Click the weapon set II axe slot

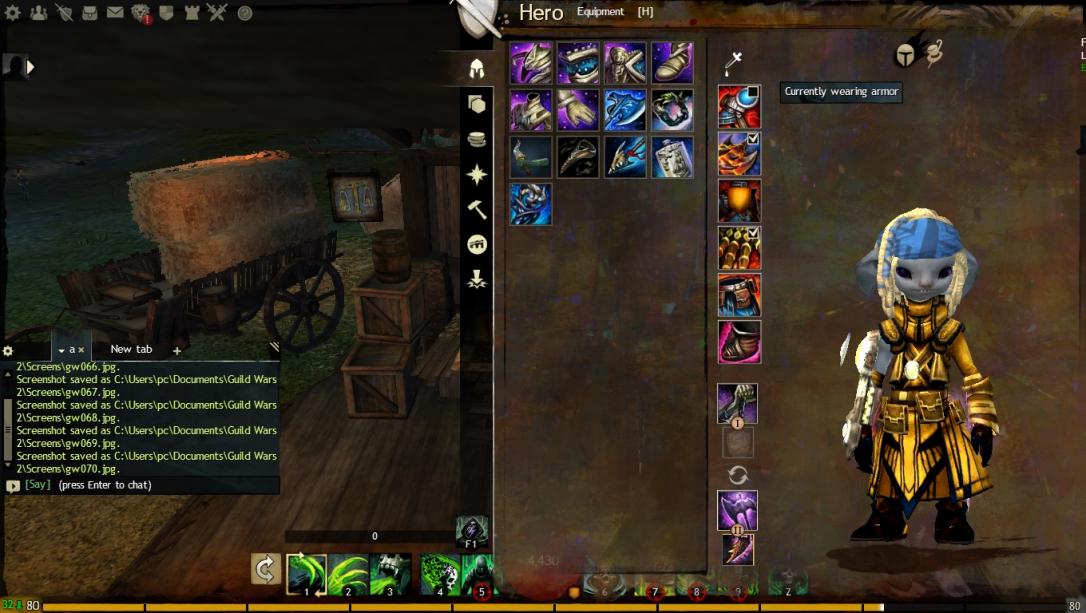tap(738, 550)
